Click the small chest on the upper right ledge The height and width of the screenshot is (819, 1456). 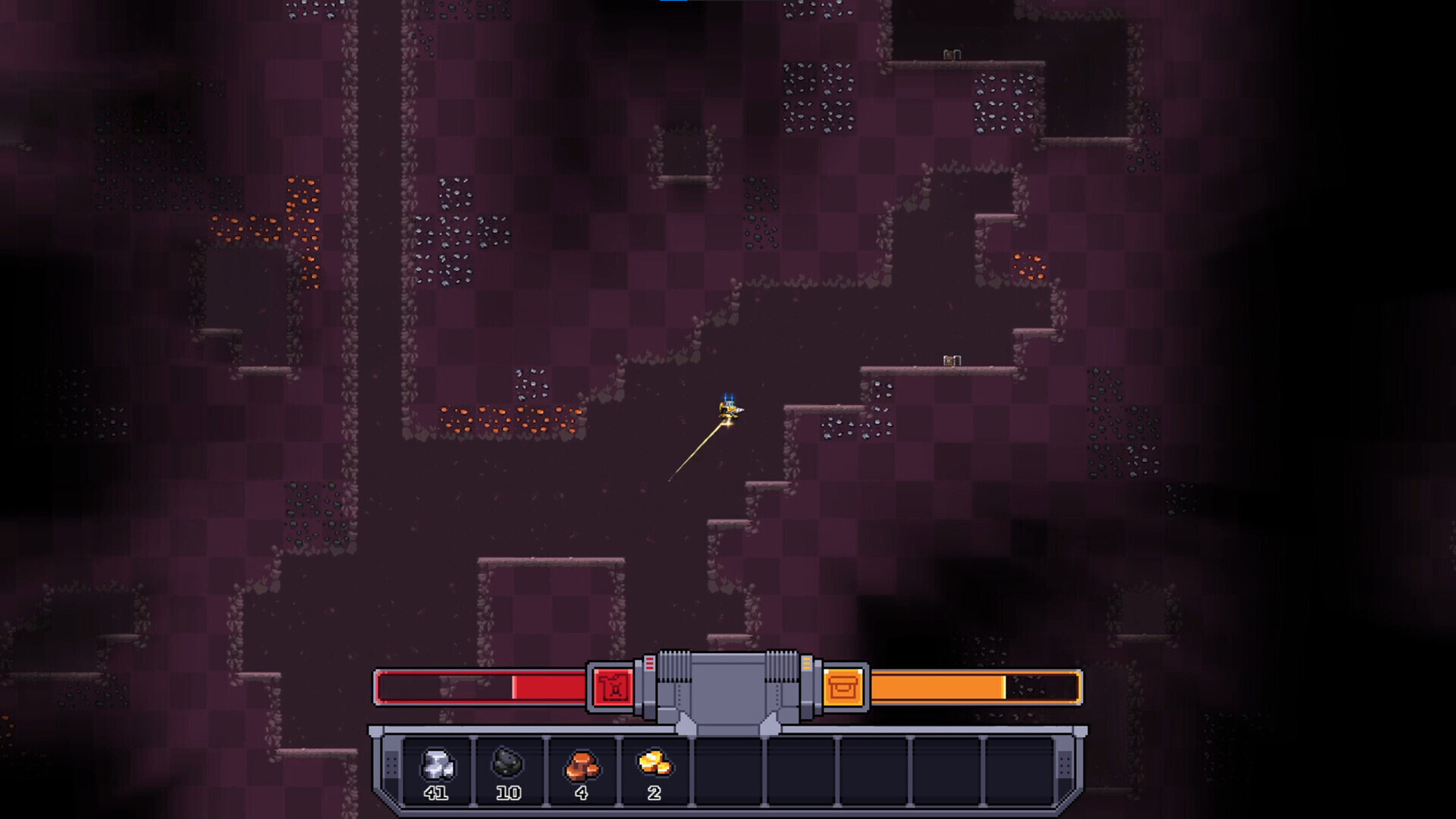click(x=949, y=55)
